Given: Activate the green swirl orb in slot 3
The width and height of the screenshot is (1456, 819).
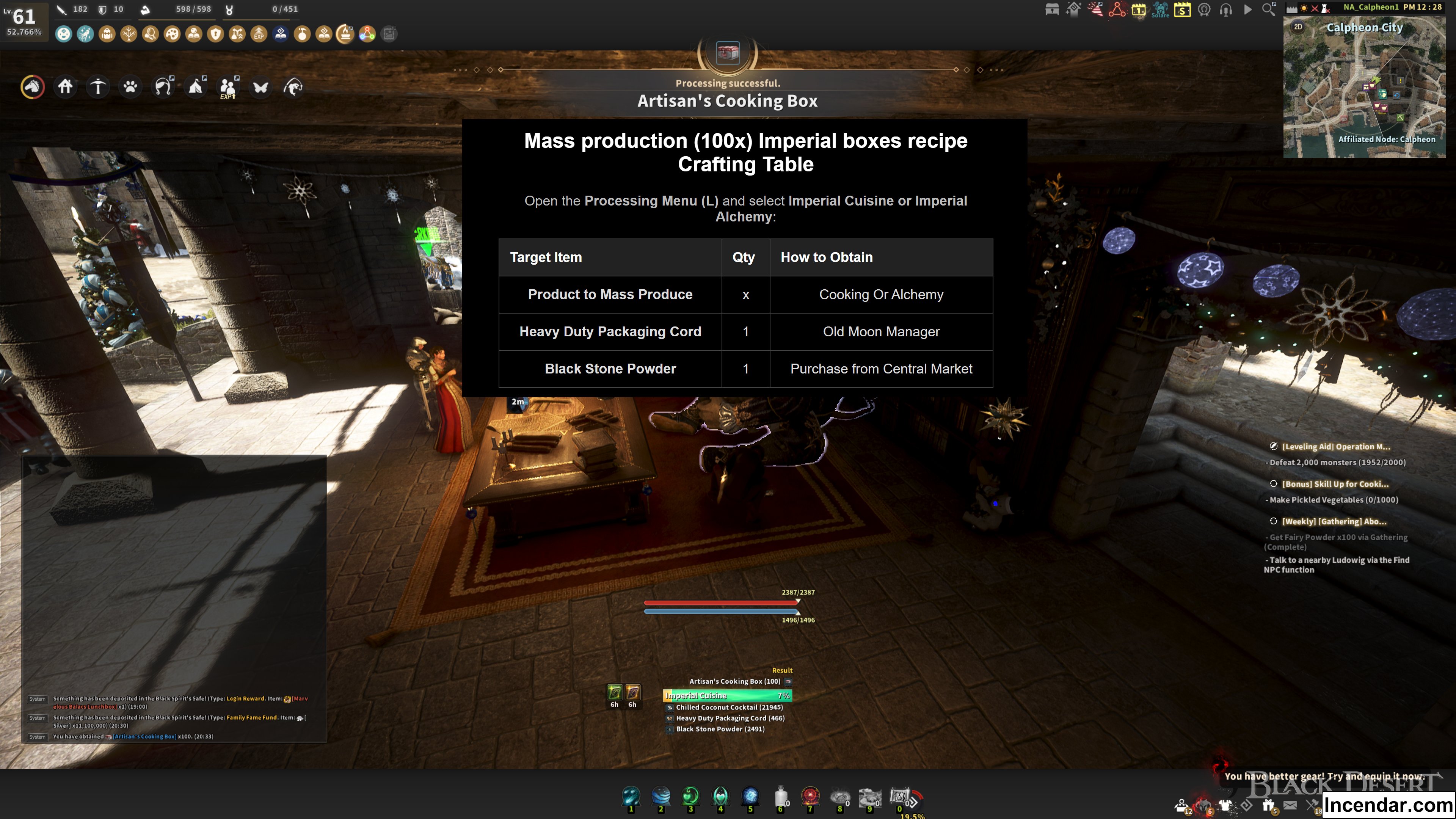Looking at the screenshot, I should click(690, 796).
